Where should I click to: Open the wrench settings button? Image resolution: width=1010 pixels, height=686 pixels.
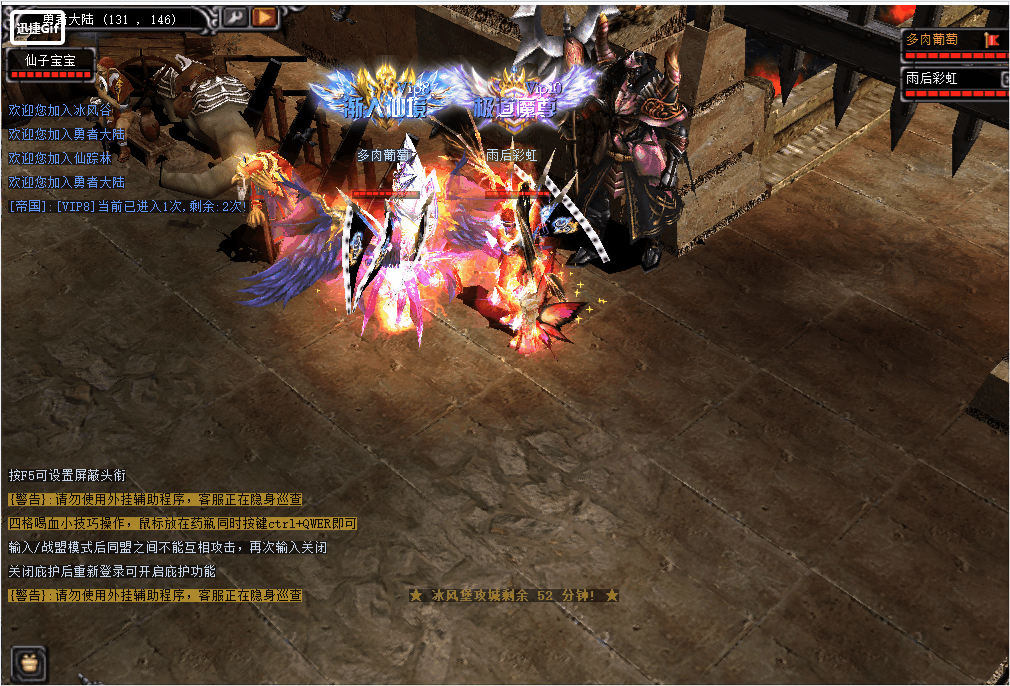(x=234, y=16)
